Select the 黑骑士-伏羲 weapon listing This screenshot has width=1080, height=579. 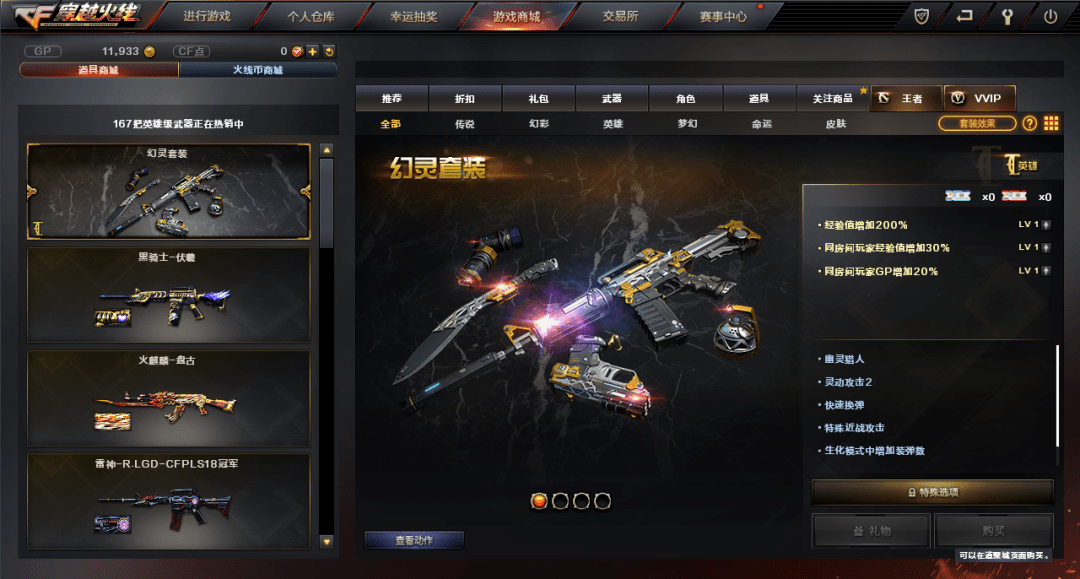click(168, 294)
